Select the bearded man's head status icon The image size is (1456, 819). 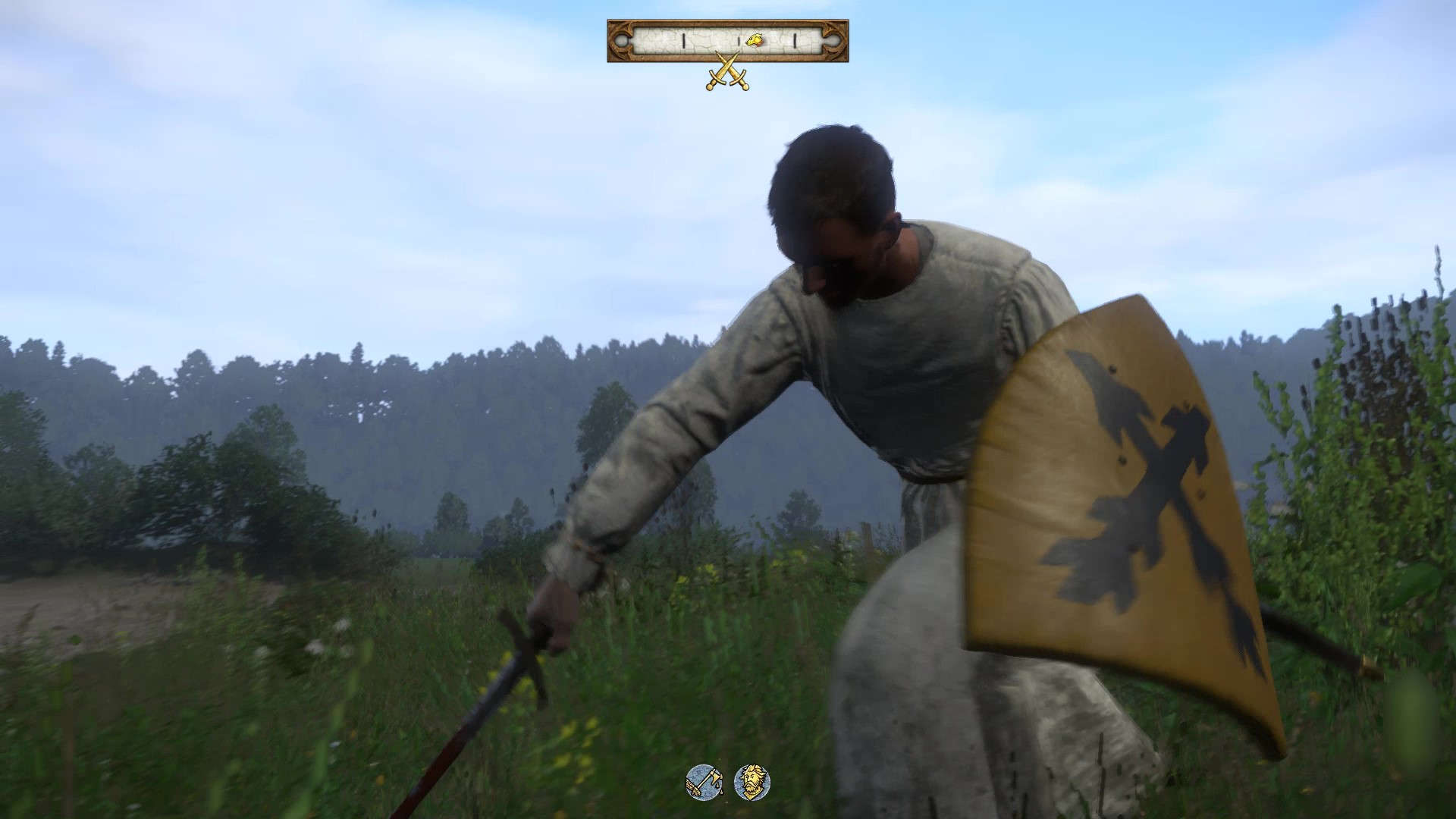pos(752,782)
